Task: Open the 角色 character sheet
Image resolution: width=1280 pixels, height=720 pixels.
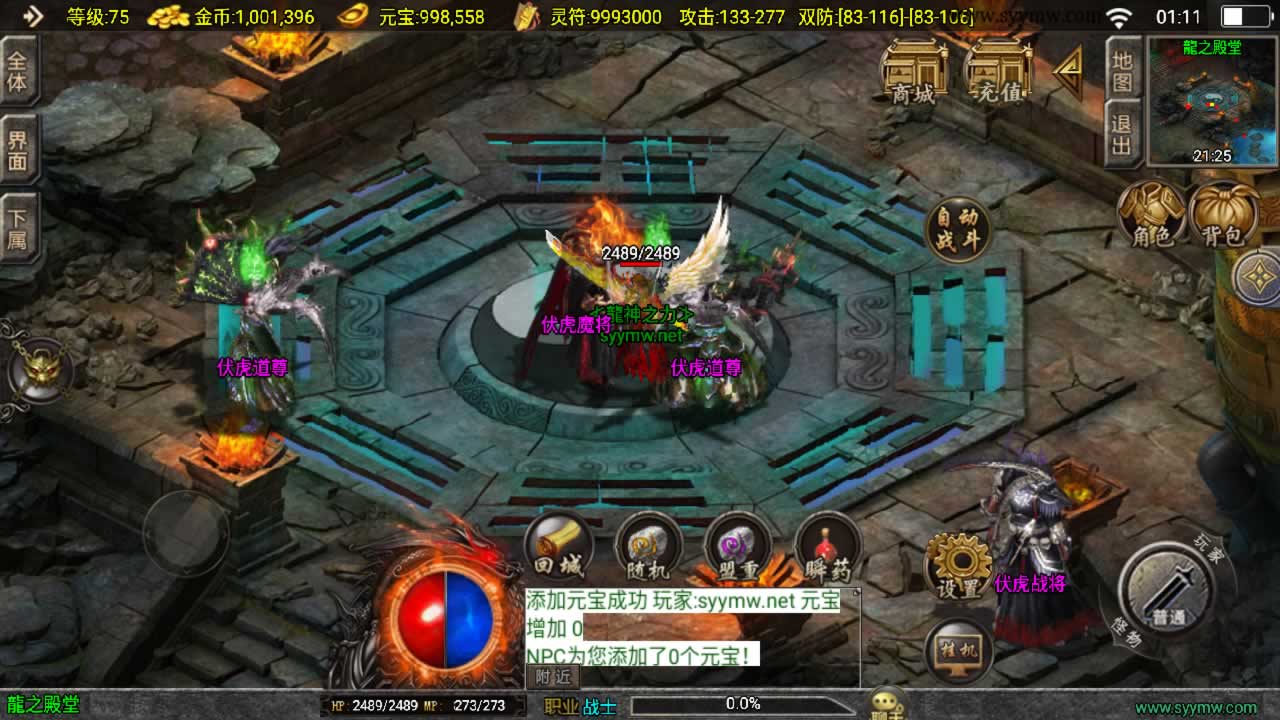Action: (x=1151, y=215)
